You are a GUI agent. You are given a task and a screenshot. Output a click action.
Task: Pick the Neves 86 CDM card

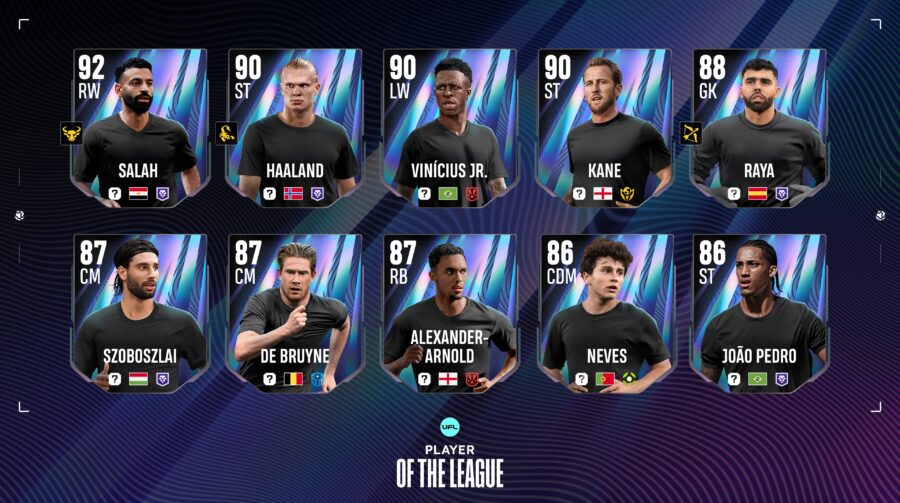pyautogui.click(x=603, y=313)
